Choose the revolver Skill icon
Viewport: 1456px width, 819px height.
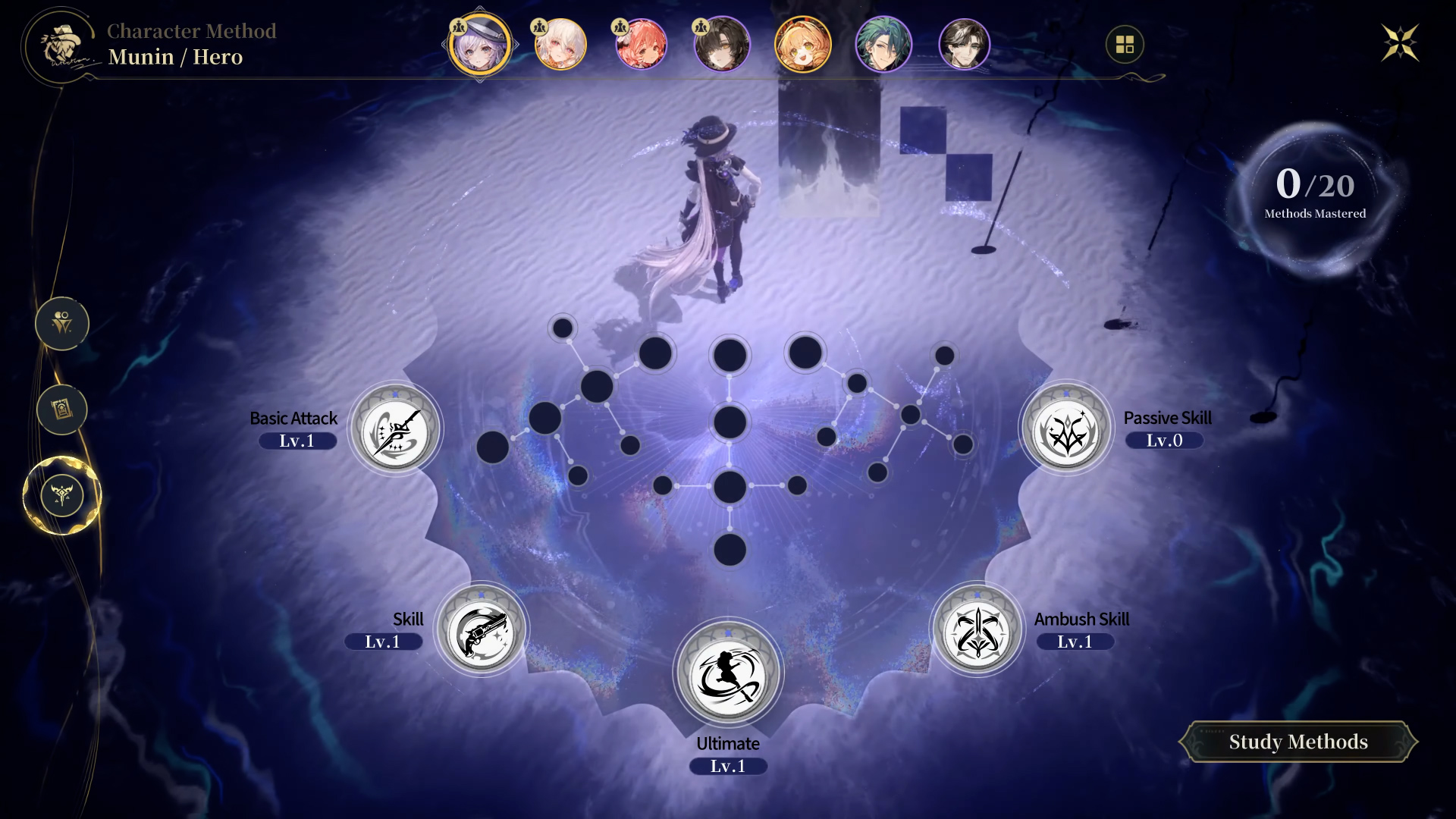(482, 631)
